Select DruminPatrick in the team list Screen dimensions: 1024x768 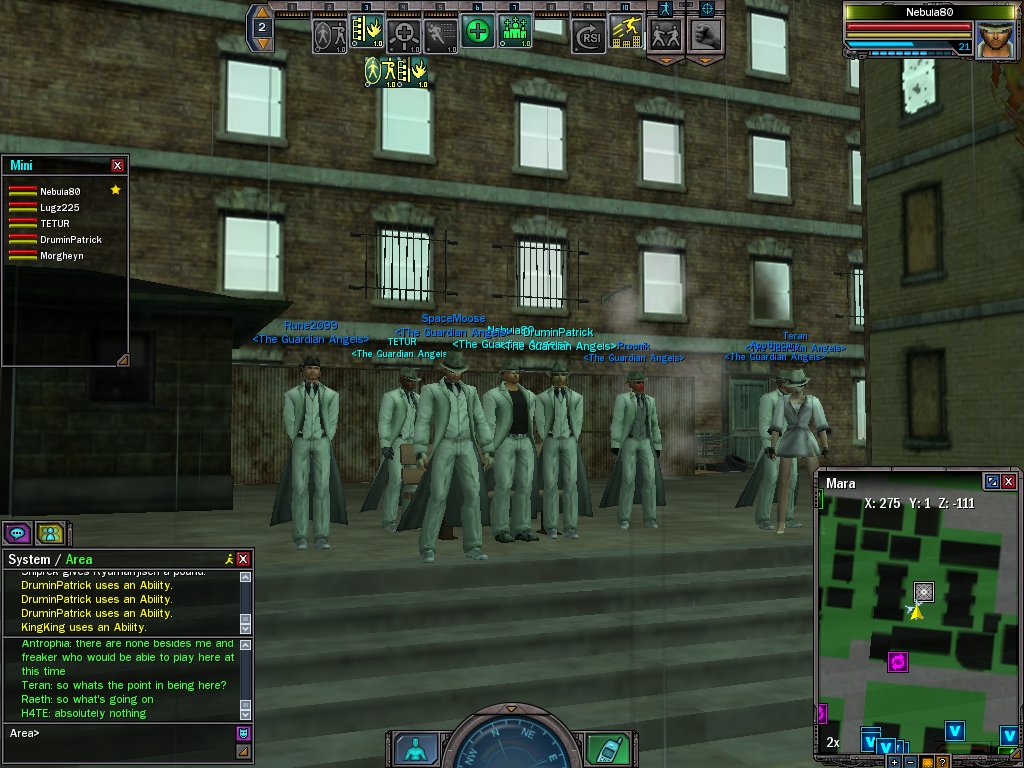(70, 240)
